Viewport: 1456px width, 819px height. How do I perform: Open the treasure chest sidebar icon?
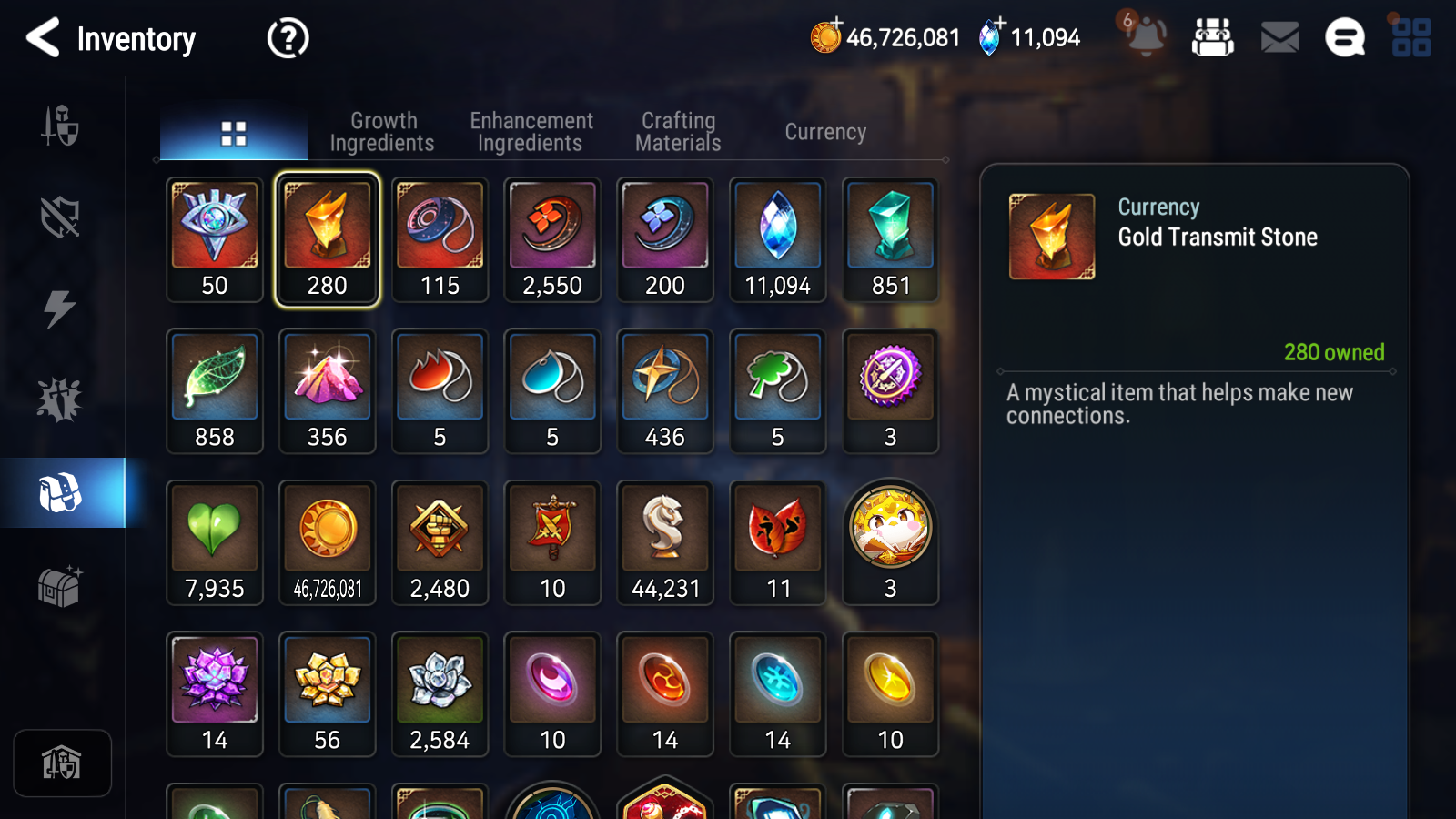coord(61,587)
